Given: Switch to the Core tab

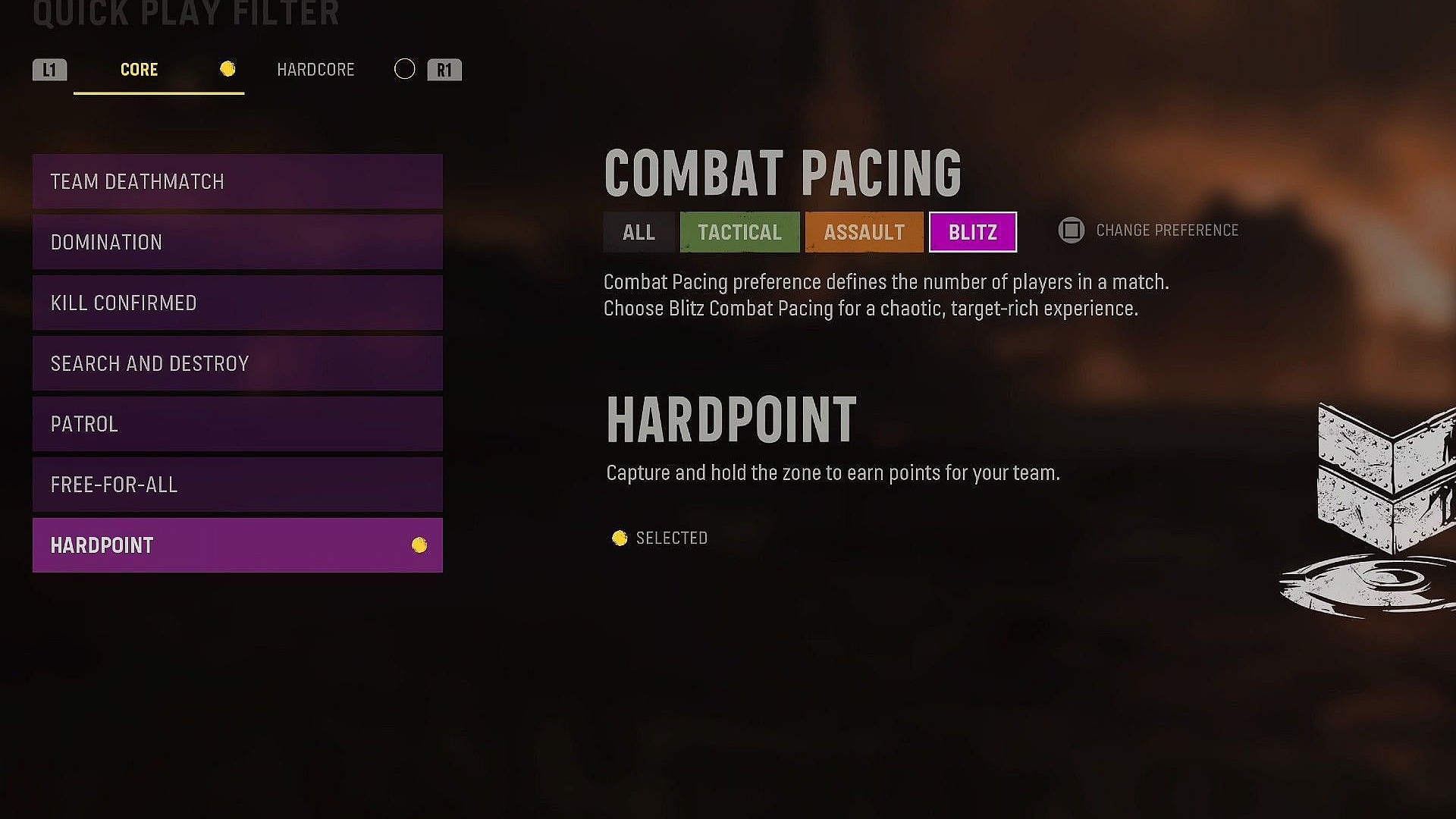Looking at the screenshot, I should click(x=140, y=70).
